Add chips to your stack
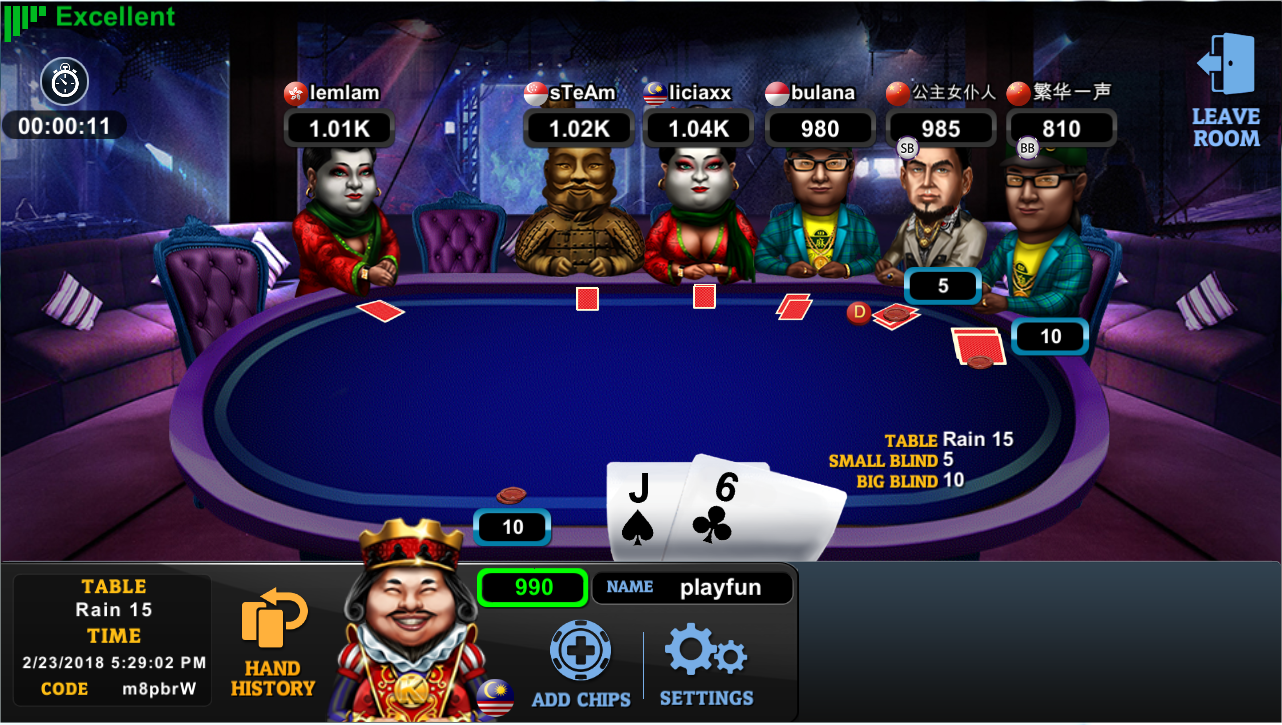1282x725 pixels. 581,664
